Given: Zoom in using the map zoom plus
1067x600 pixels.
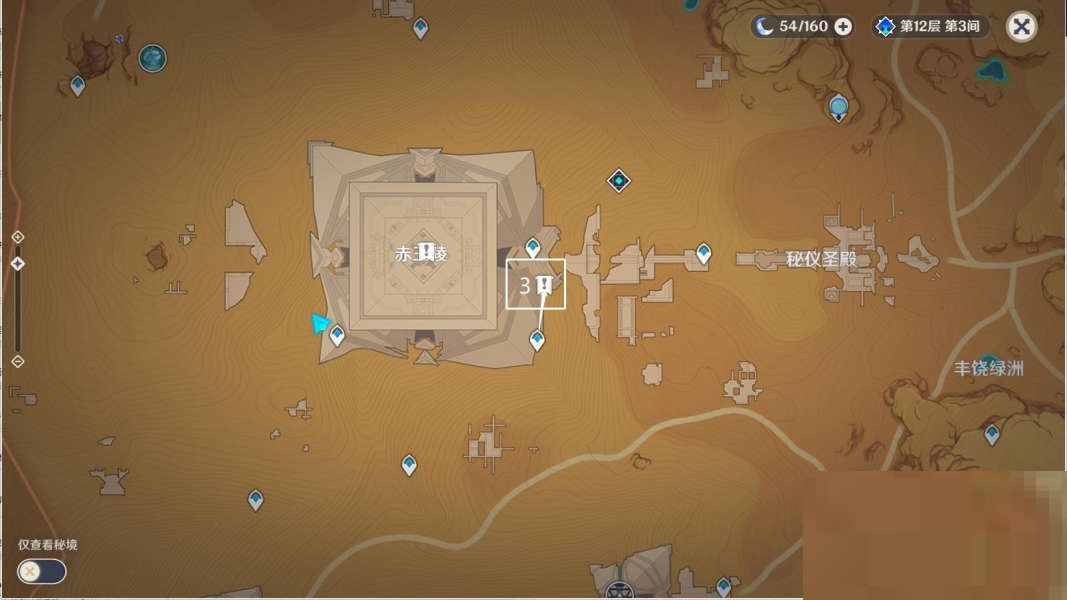Looking at the screenshot, I should point(17,237).
